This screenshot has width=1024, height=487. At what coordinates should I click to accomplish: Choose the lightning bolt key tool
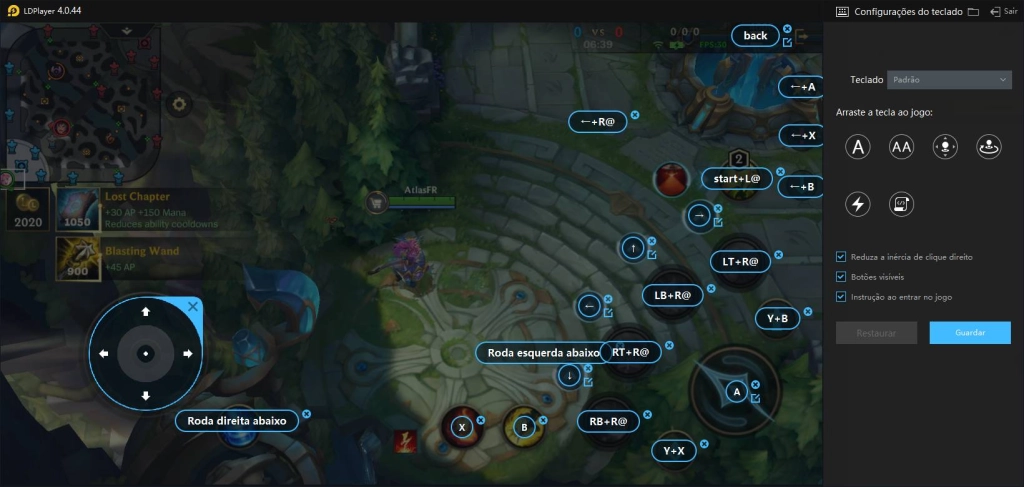pyautogui.click(x=857, y=204)
